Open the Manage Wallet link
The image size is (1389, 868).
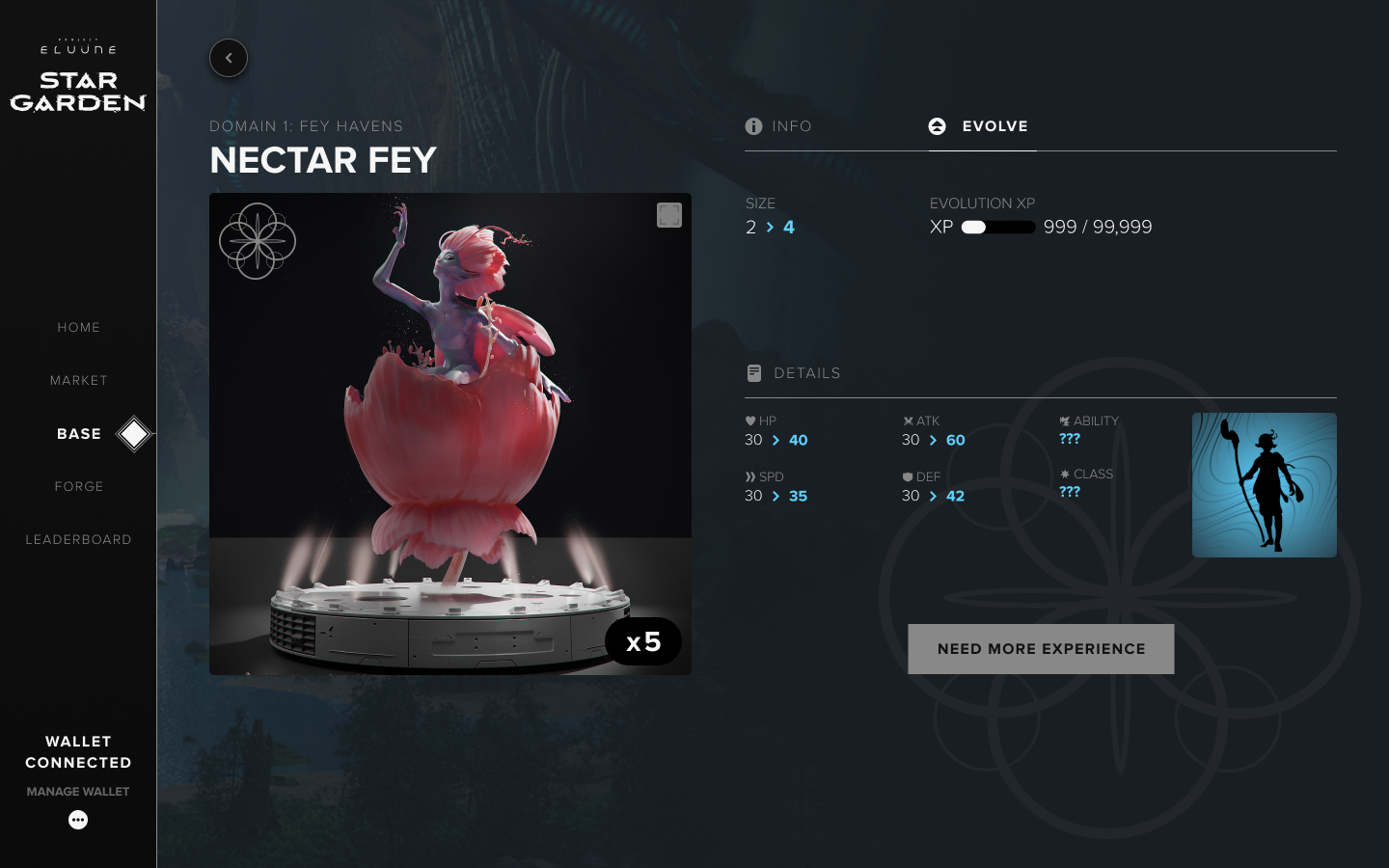pyautogui.click(x=78, y=792)
